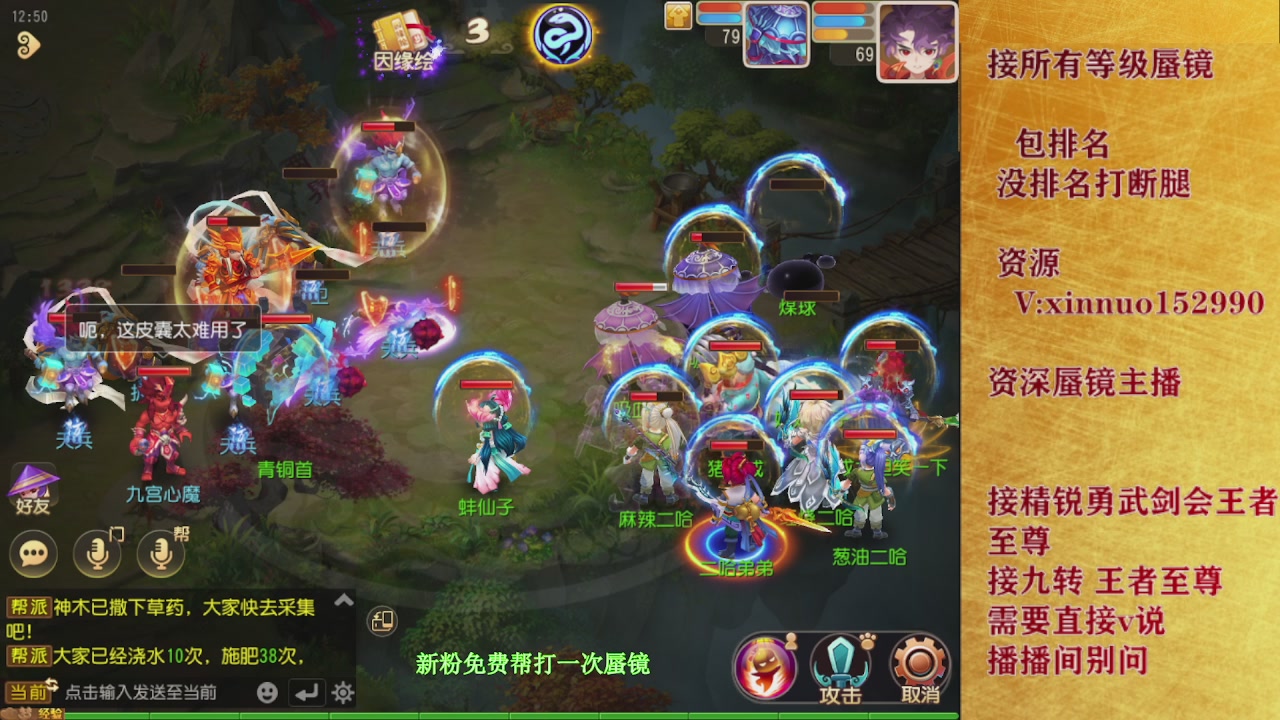Select the flame spirit skill icon
This screenshot has width=1280, height=720.
(x=765, y=664)
